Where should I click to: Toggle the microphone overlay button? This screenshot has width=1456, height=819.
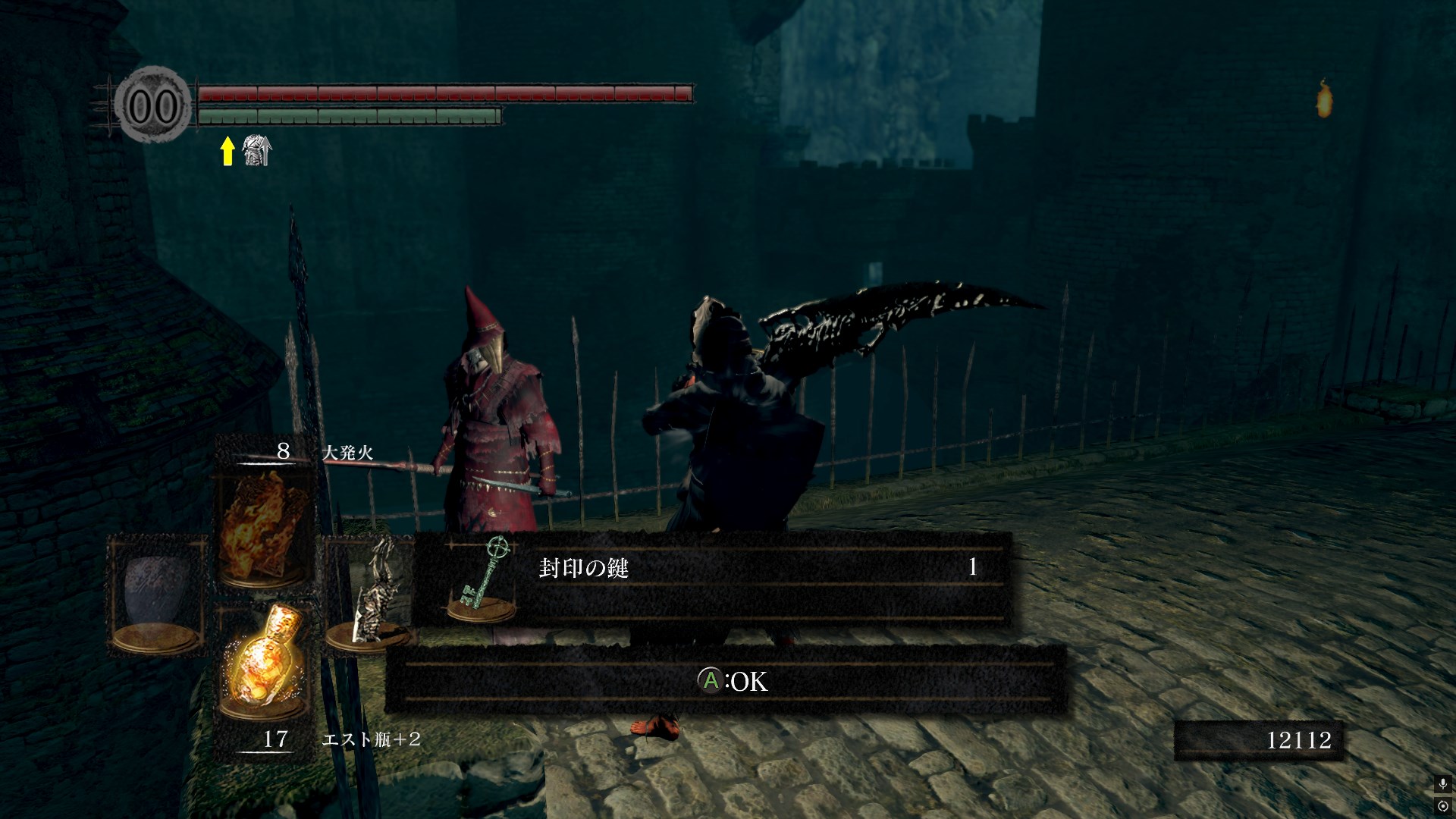[1442, 784]
